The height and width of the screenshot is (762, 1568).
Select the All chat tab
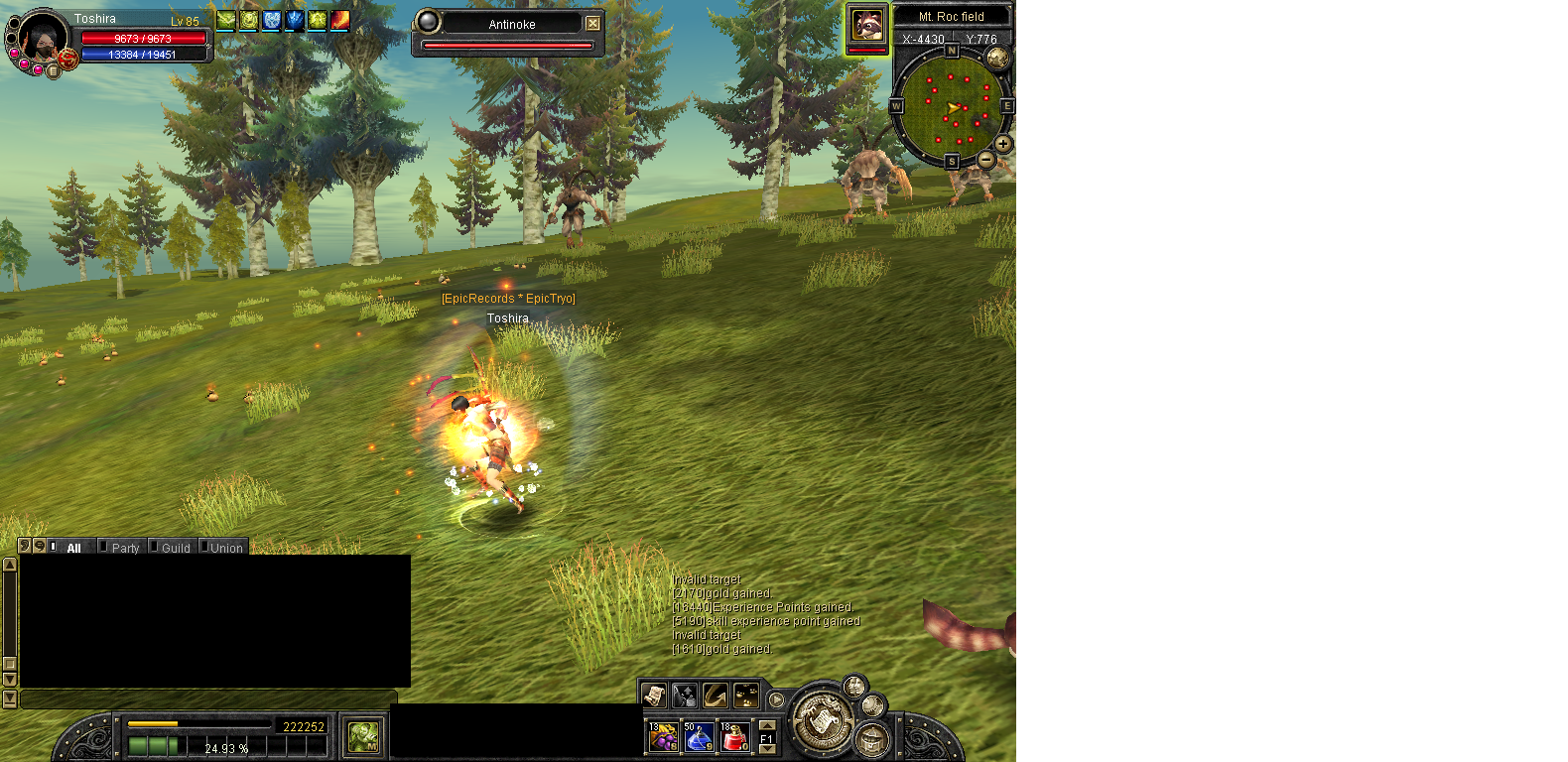point(73,548)
